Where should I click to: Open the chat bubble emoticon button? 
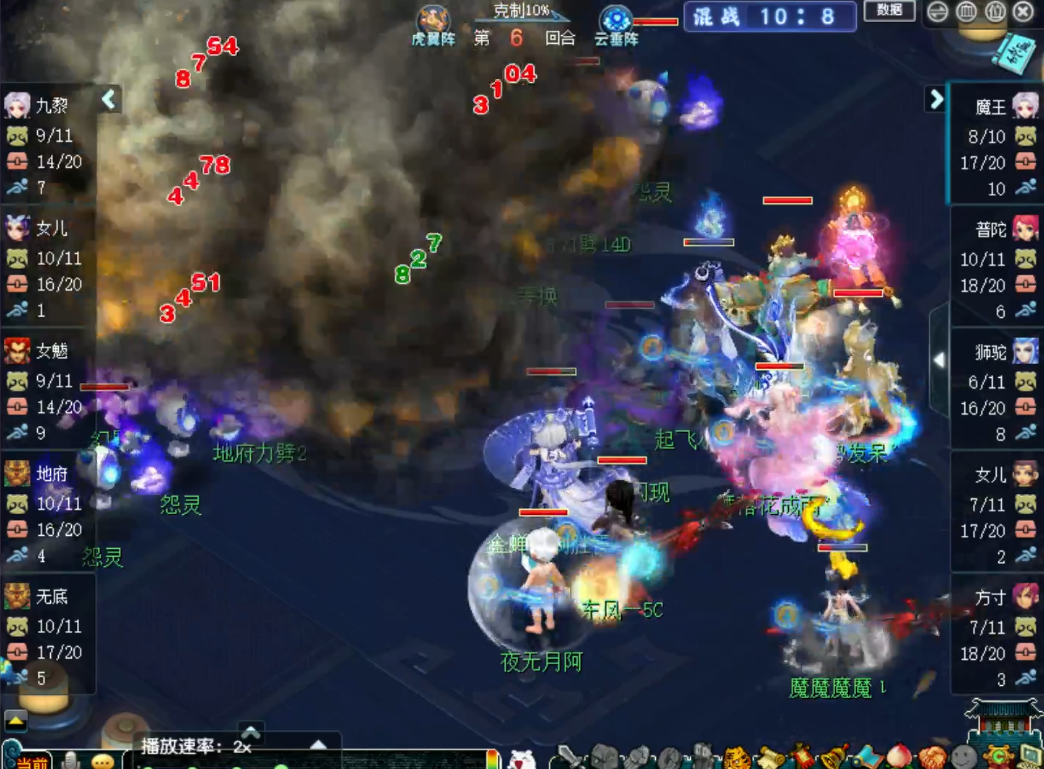tap(103, 761)
